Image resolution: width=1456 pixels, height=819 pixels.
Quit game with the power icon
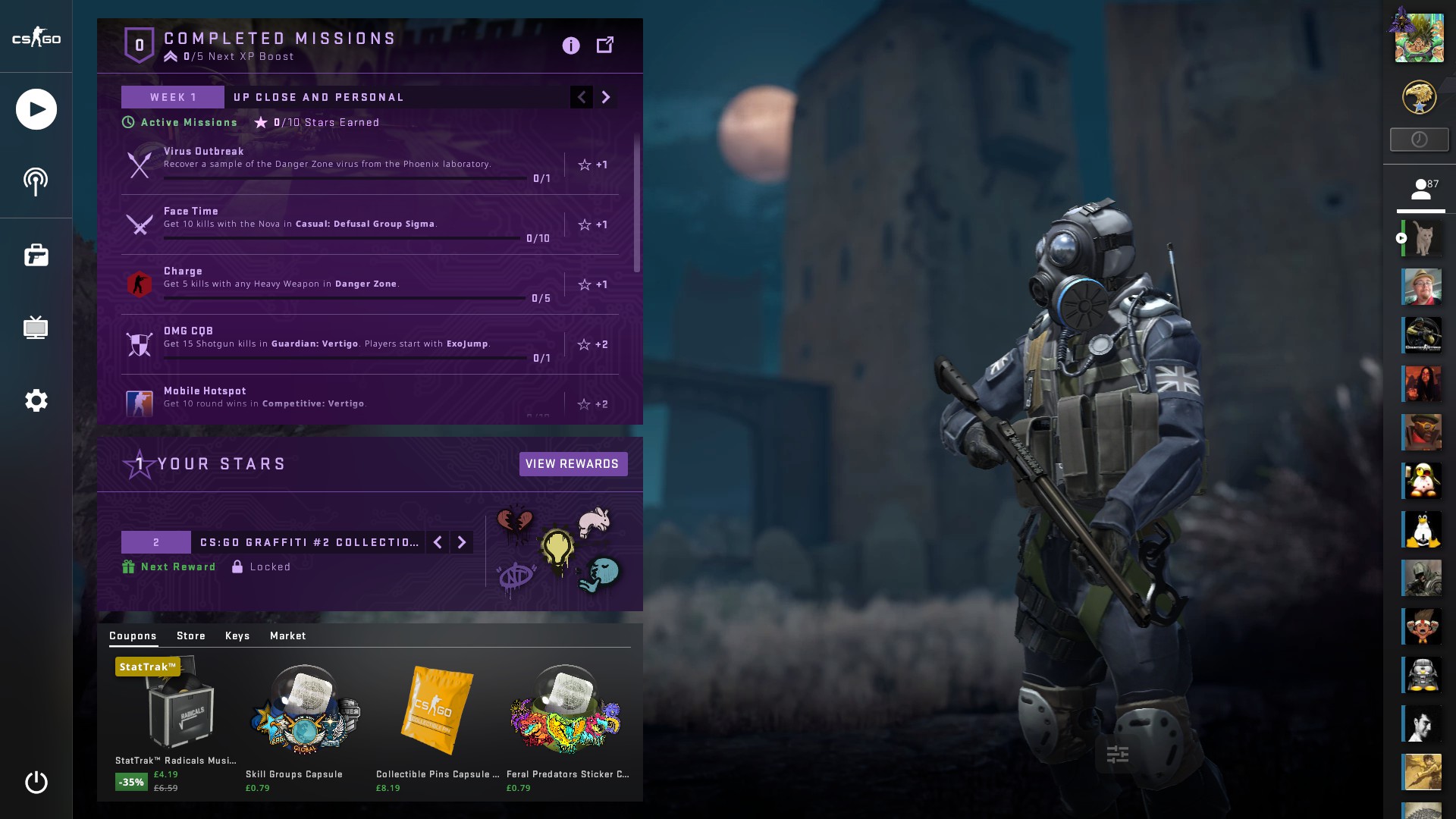tap(36, 782)
